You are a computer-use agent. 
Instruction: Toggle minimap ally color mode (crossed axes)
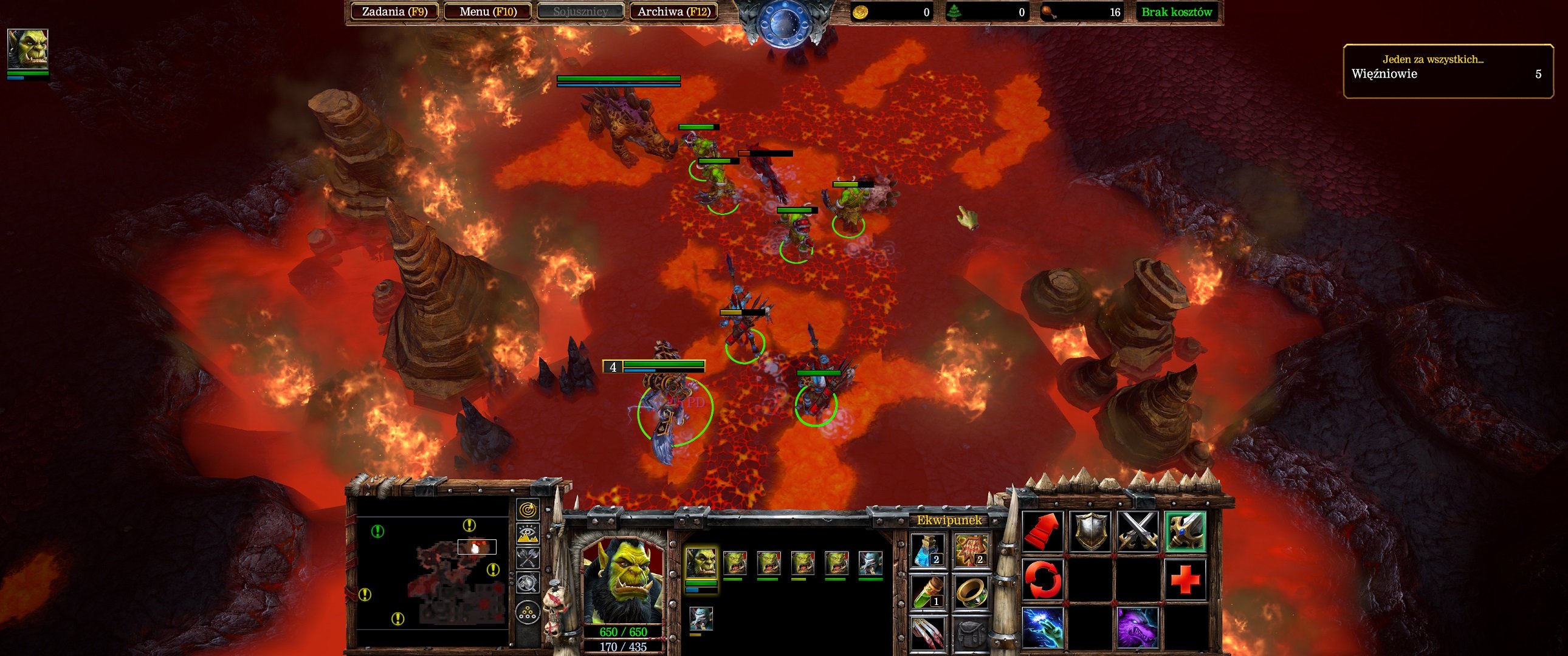[527, 558]
